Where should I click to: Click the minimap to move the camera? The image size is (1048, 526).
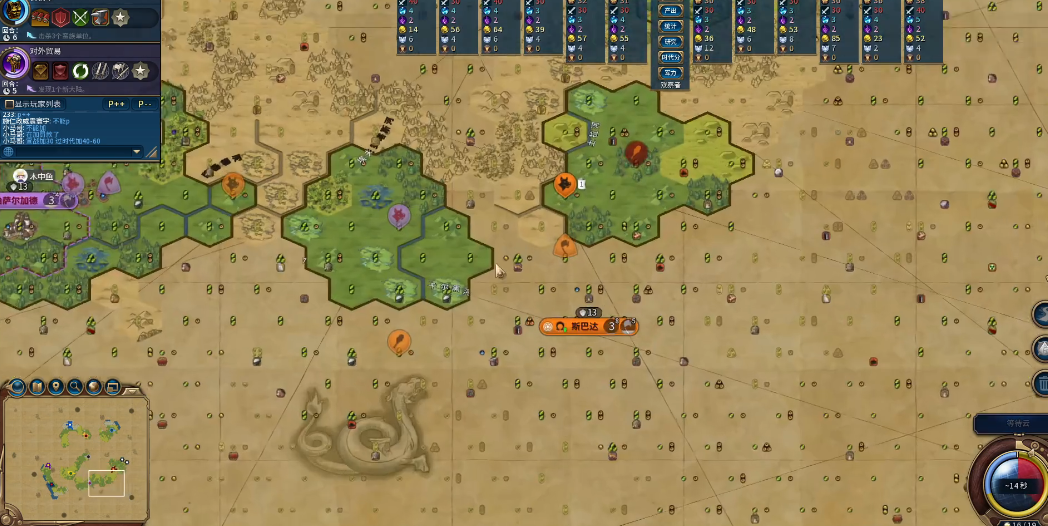[76, 457]
